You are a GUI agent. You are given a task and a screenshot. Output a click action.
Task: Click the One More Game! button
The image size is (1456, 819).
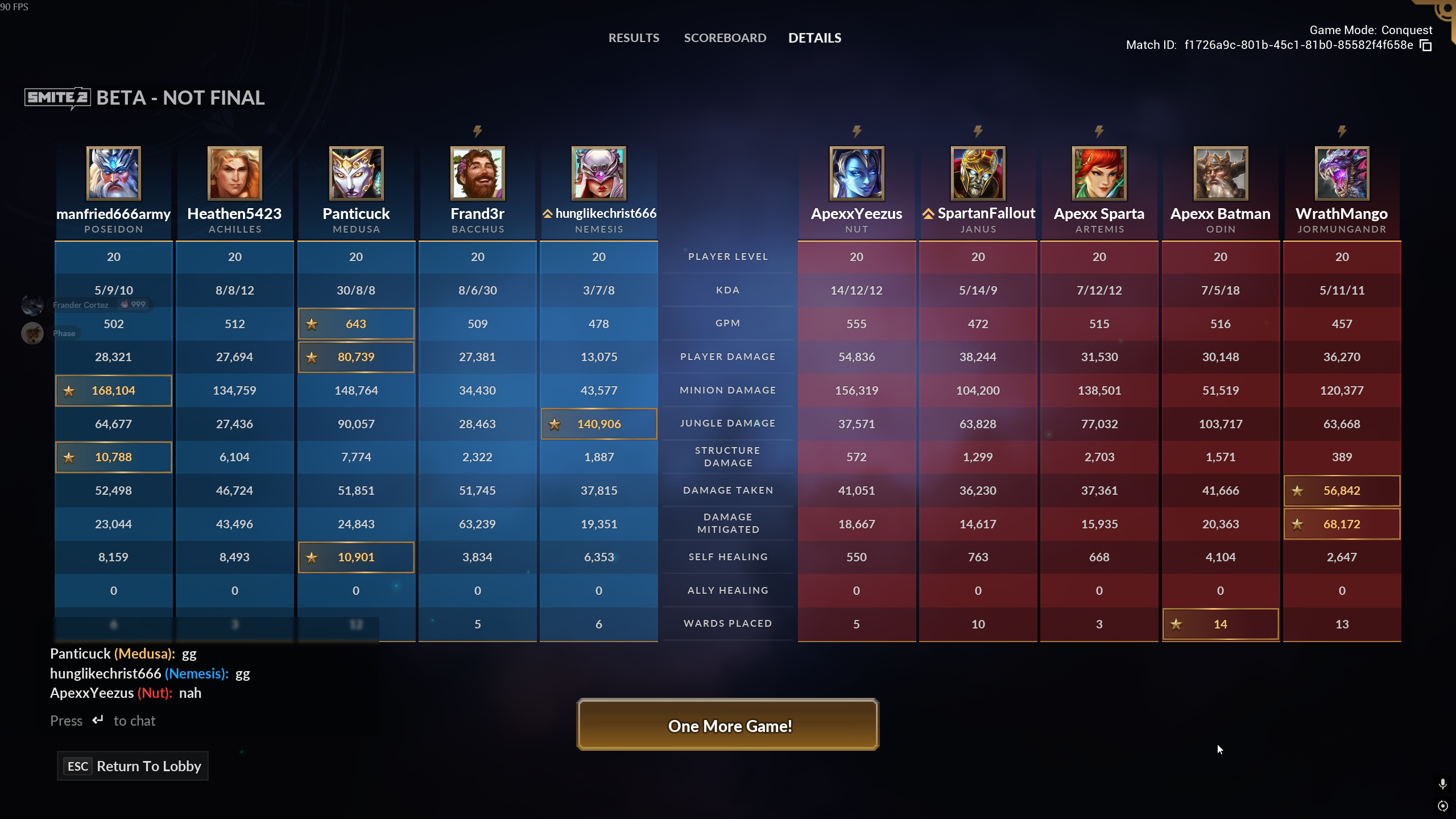click(727, 725)
